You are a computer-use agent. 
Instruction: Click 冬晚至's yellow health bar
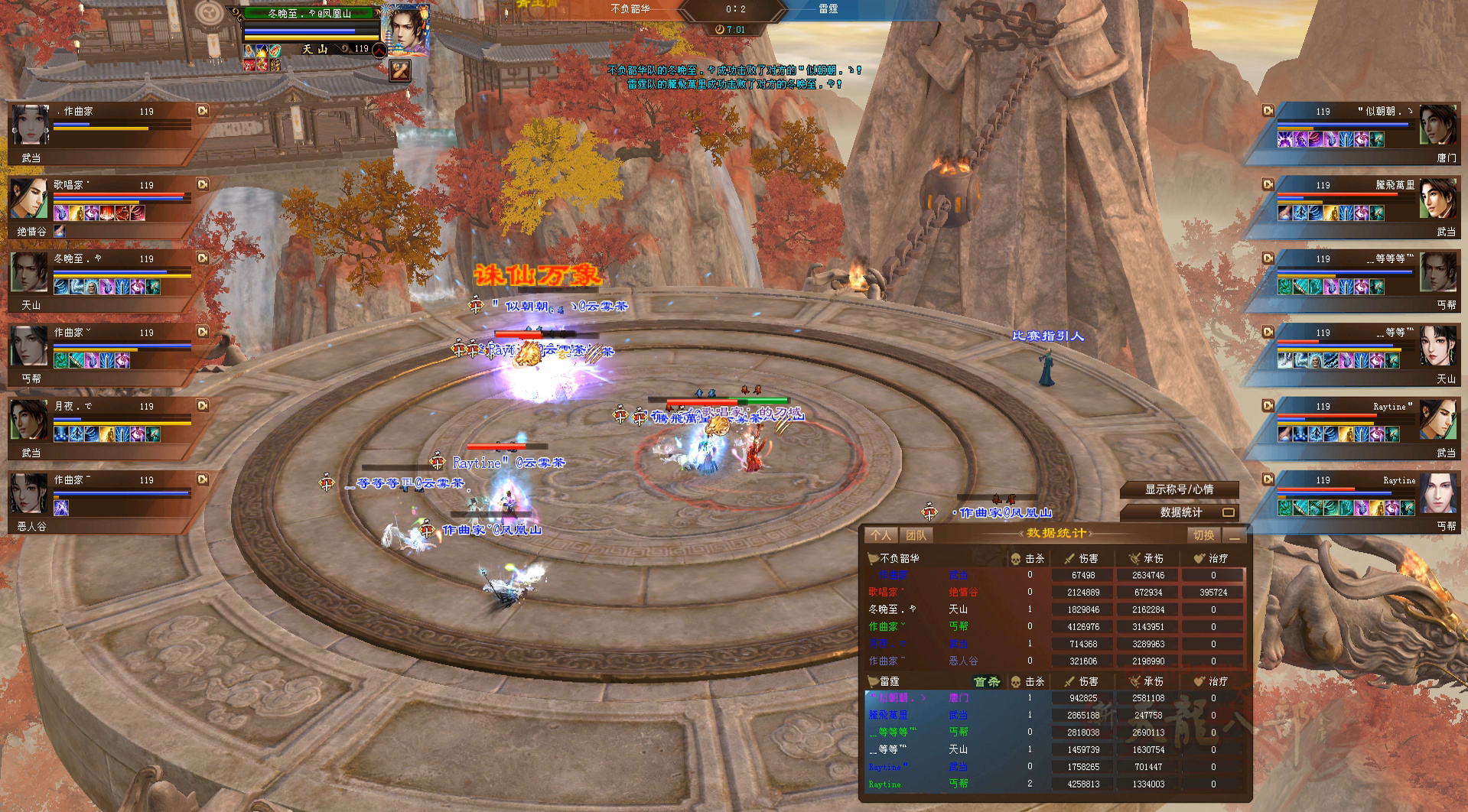click(310, 38)
